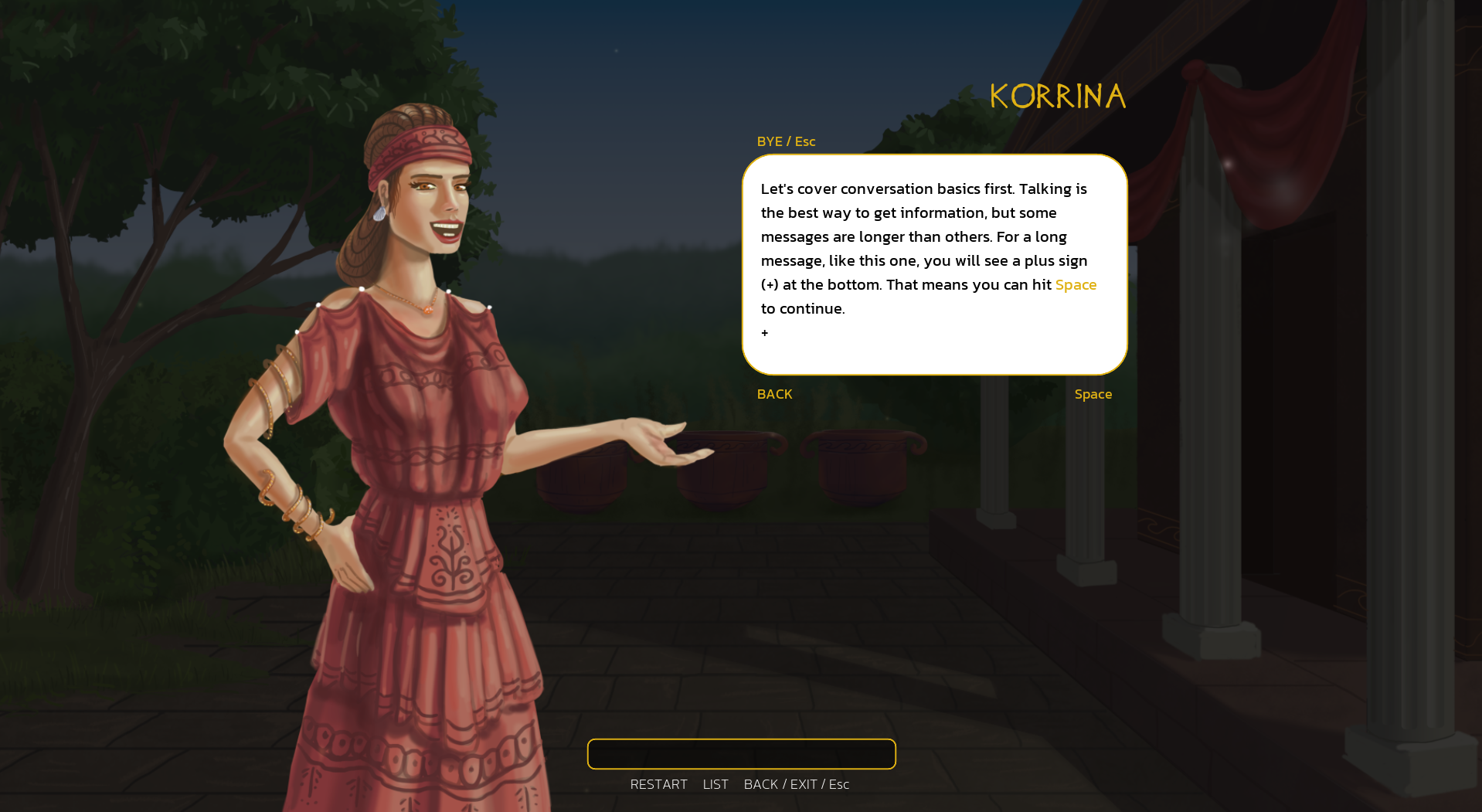This screenshot has width=1482, height=812.
Task: Focus the text input box
Action: [741, 754]
